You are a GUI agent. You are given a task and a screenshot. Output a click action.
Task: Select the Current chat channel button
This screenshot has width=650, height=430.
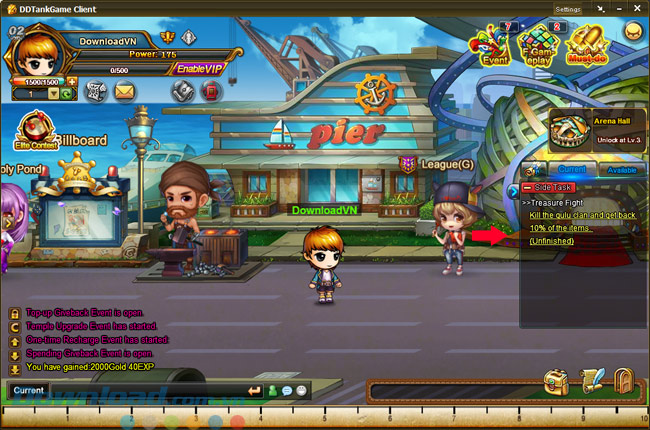(x=29, y=390)
